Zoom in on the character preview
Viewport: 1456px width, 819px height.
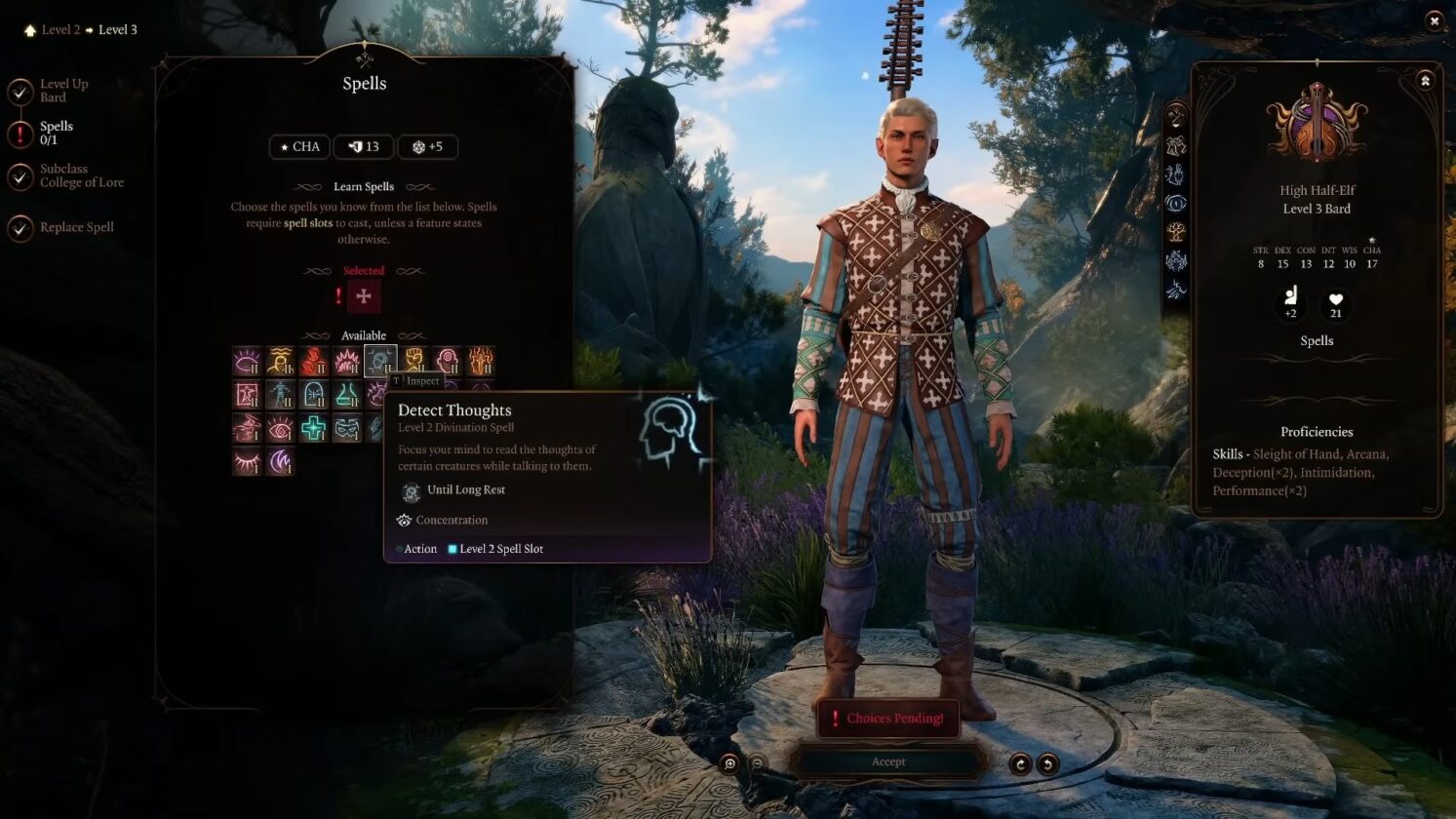tap(729, 763)
